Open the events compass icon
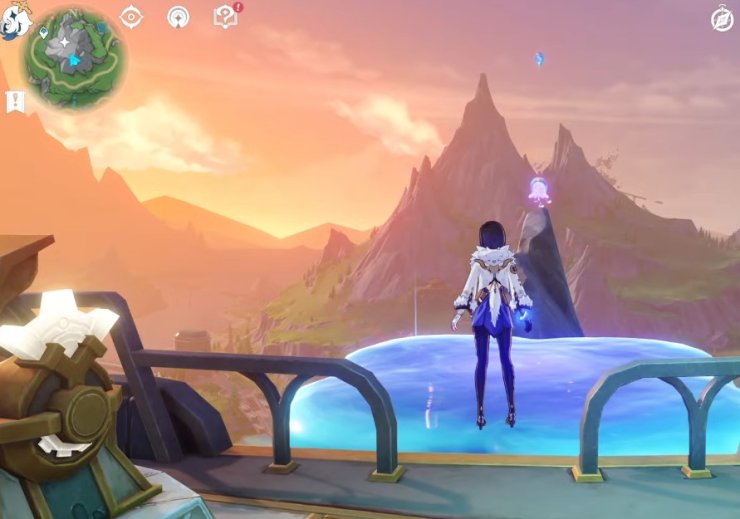The height and width of the screenshot is (519, 740). [131, 17]
